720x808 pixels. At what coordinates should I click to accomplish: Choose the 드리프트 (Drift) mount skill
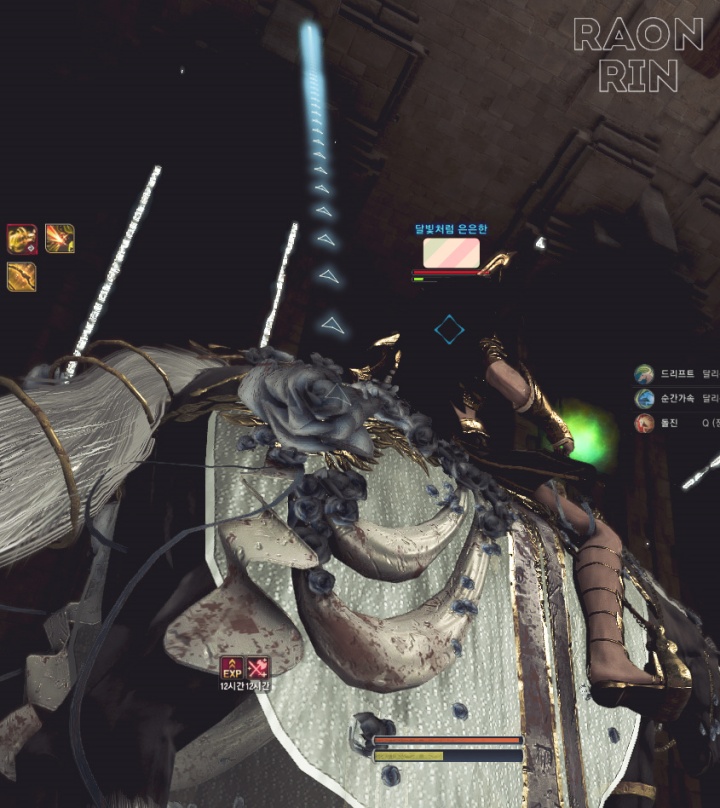coord(644,373)
